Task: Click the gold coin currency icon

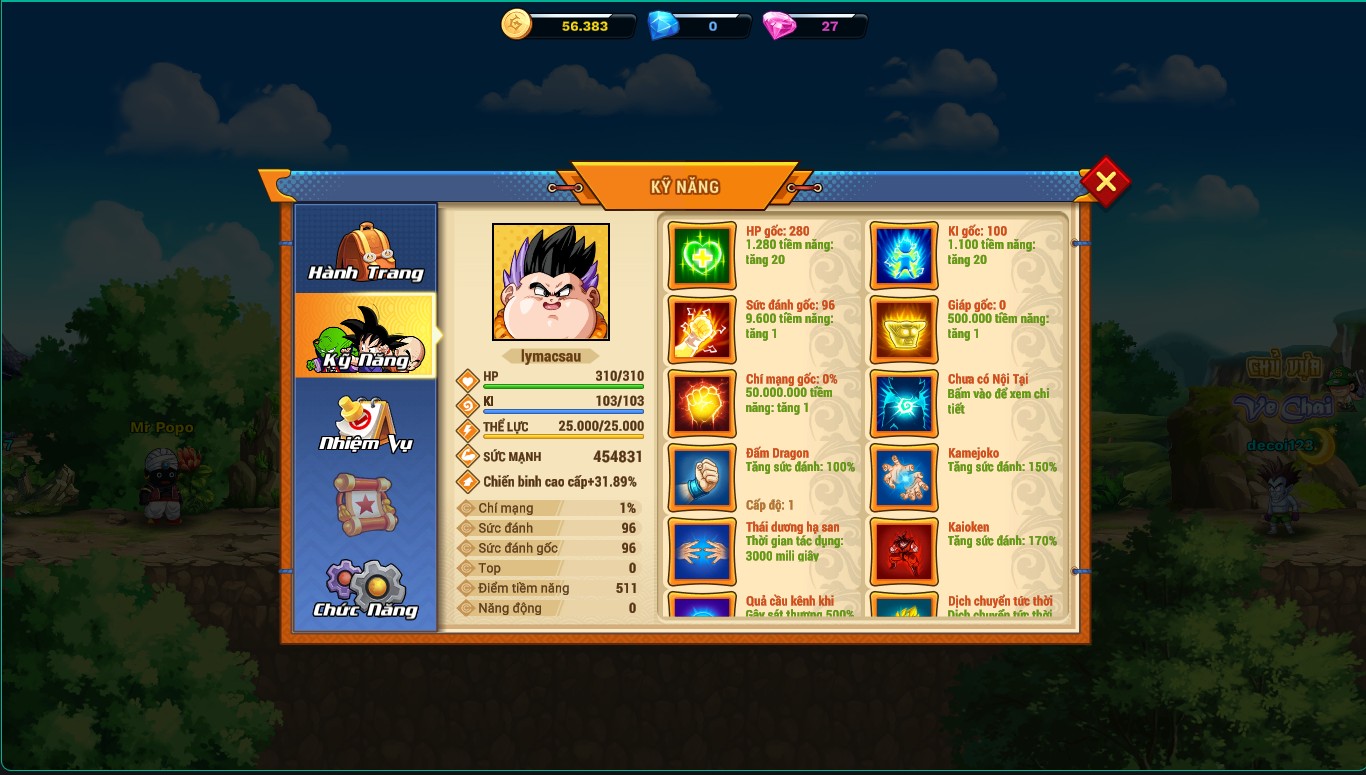Action: [517, 25]
